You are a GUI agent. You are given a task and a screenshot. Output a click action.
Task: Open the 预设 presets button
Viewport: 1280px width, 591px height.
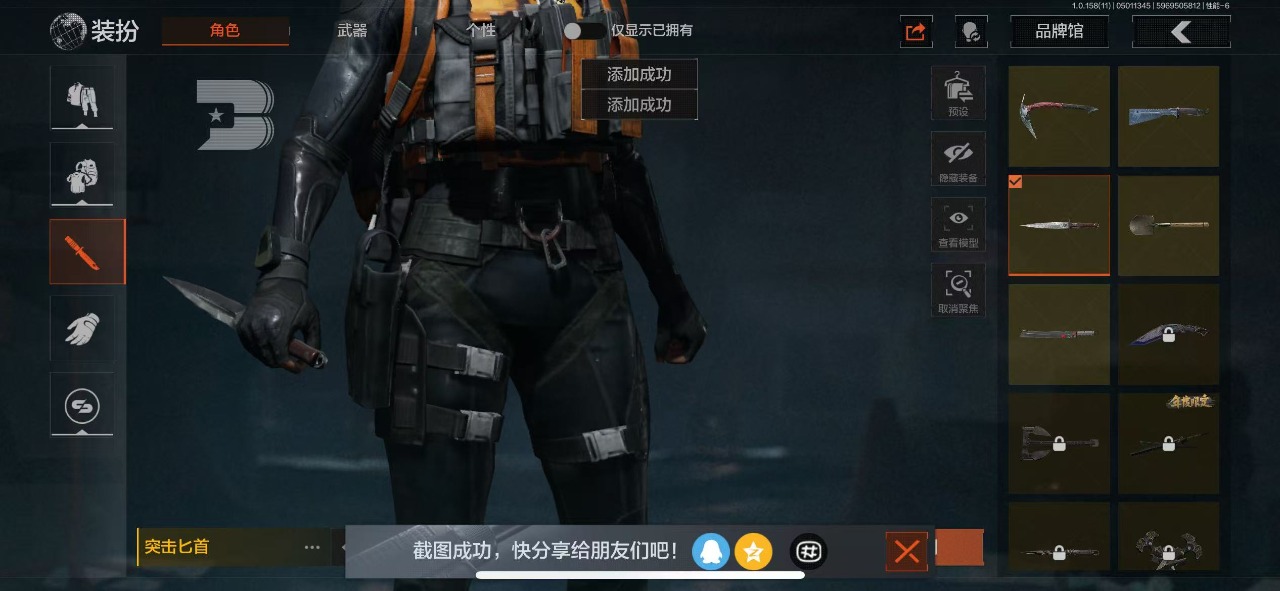(958, 93)
